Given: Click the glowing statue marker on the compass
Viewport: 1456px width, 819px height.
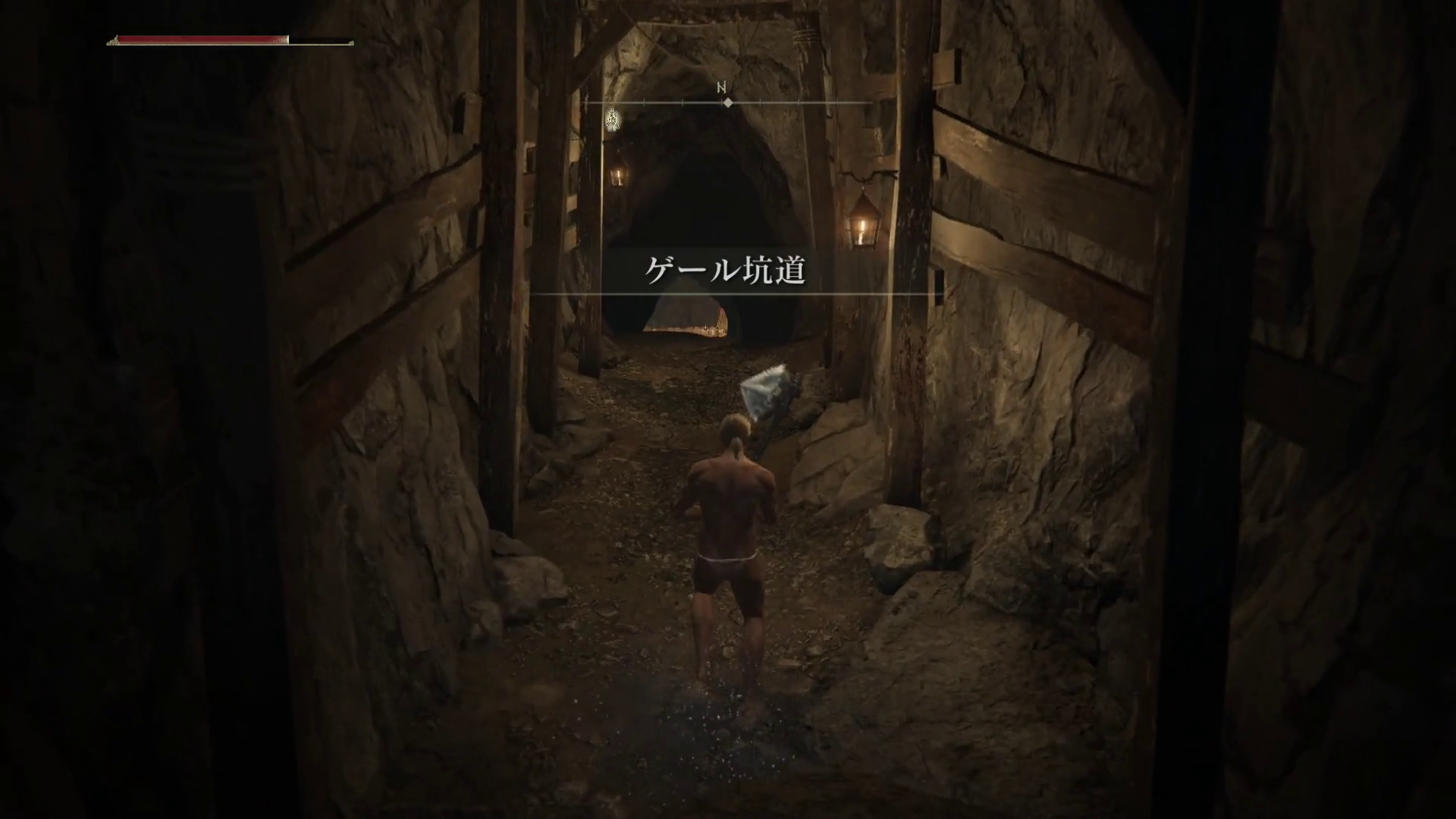Looking at the screenshot, I should 613,119.
